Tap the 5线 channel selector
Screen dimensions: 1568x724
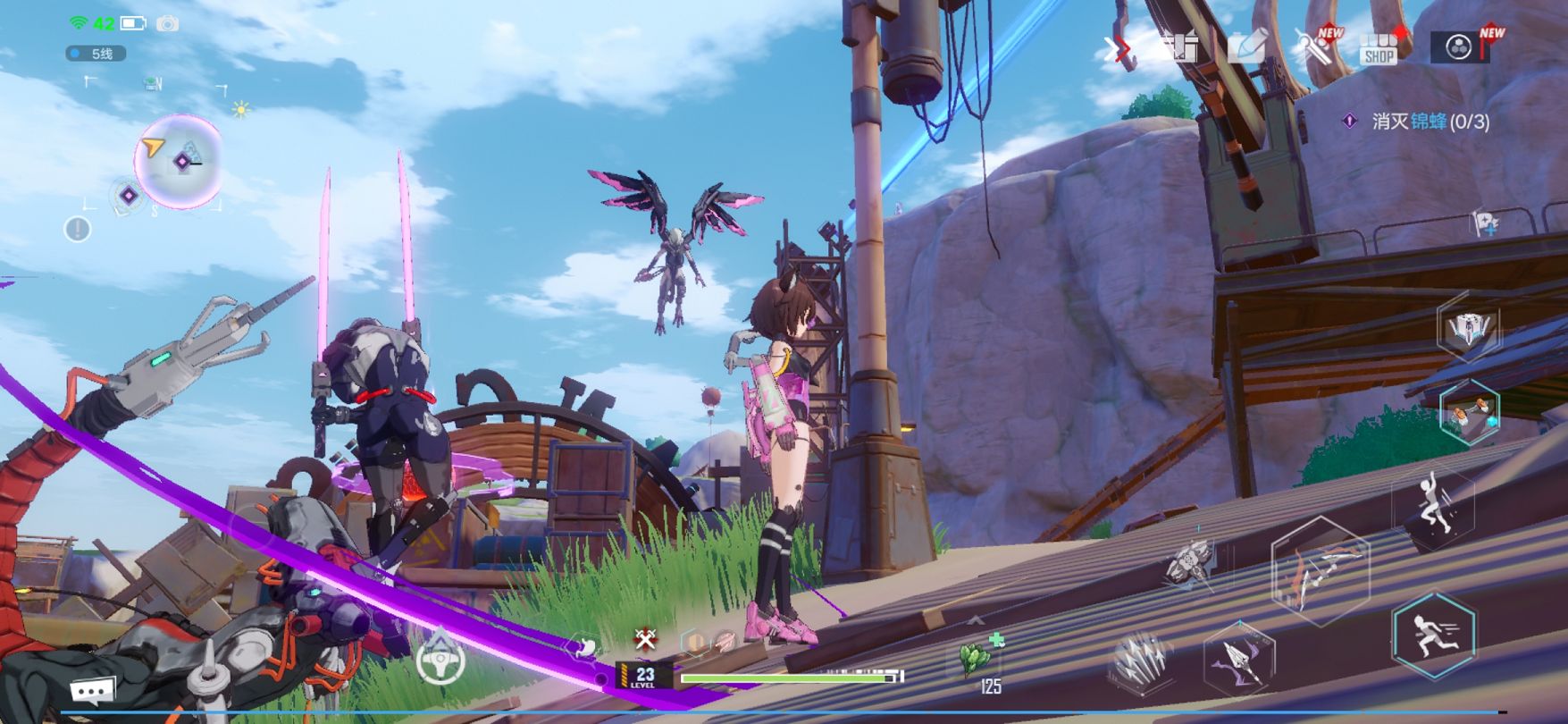click(x=95, y=54)
